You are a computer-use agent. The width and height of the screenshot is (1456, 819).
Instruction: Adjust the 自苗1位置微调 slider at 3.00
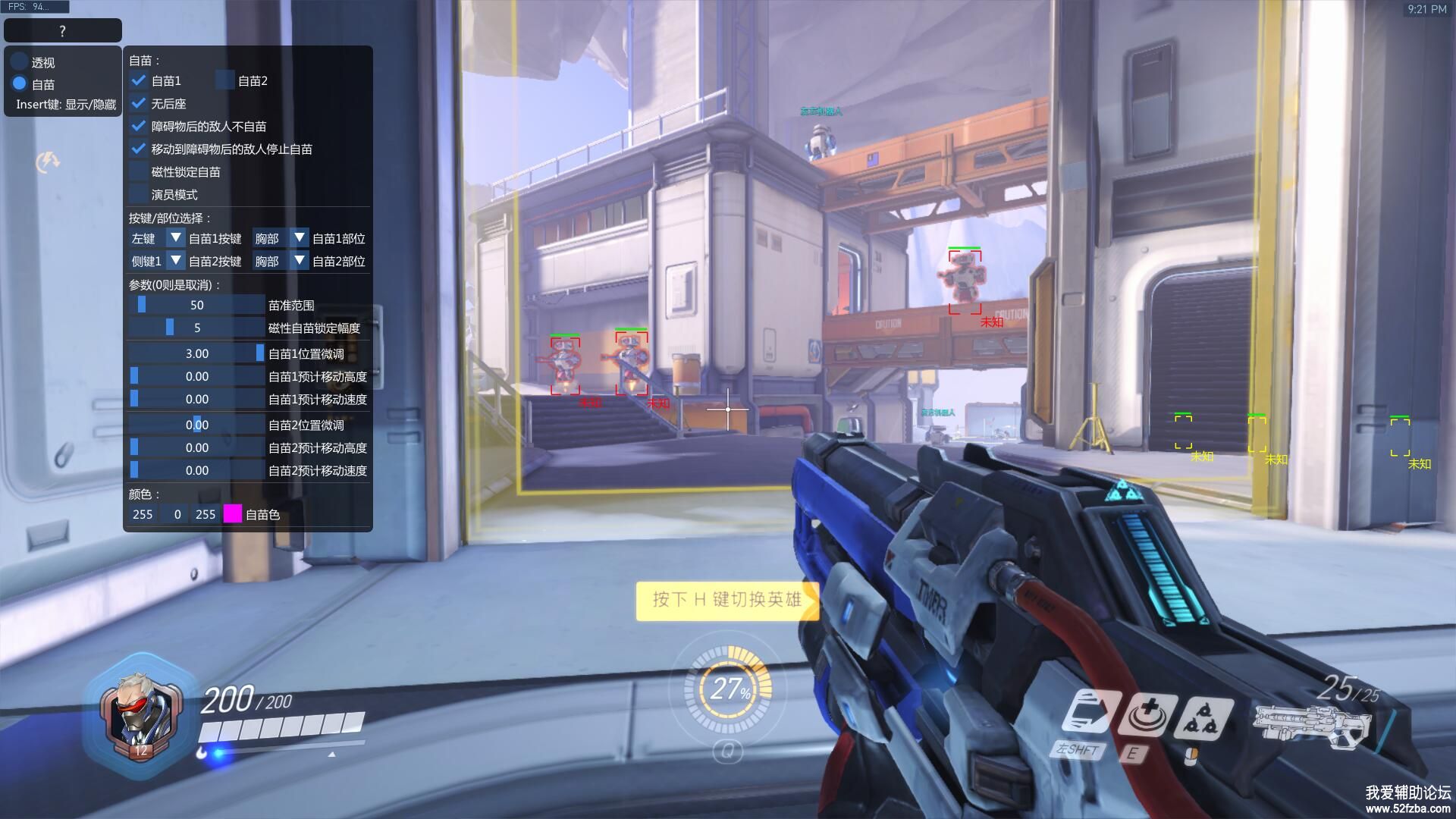pyautogui.click(x=196, y=353)
